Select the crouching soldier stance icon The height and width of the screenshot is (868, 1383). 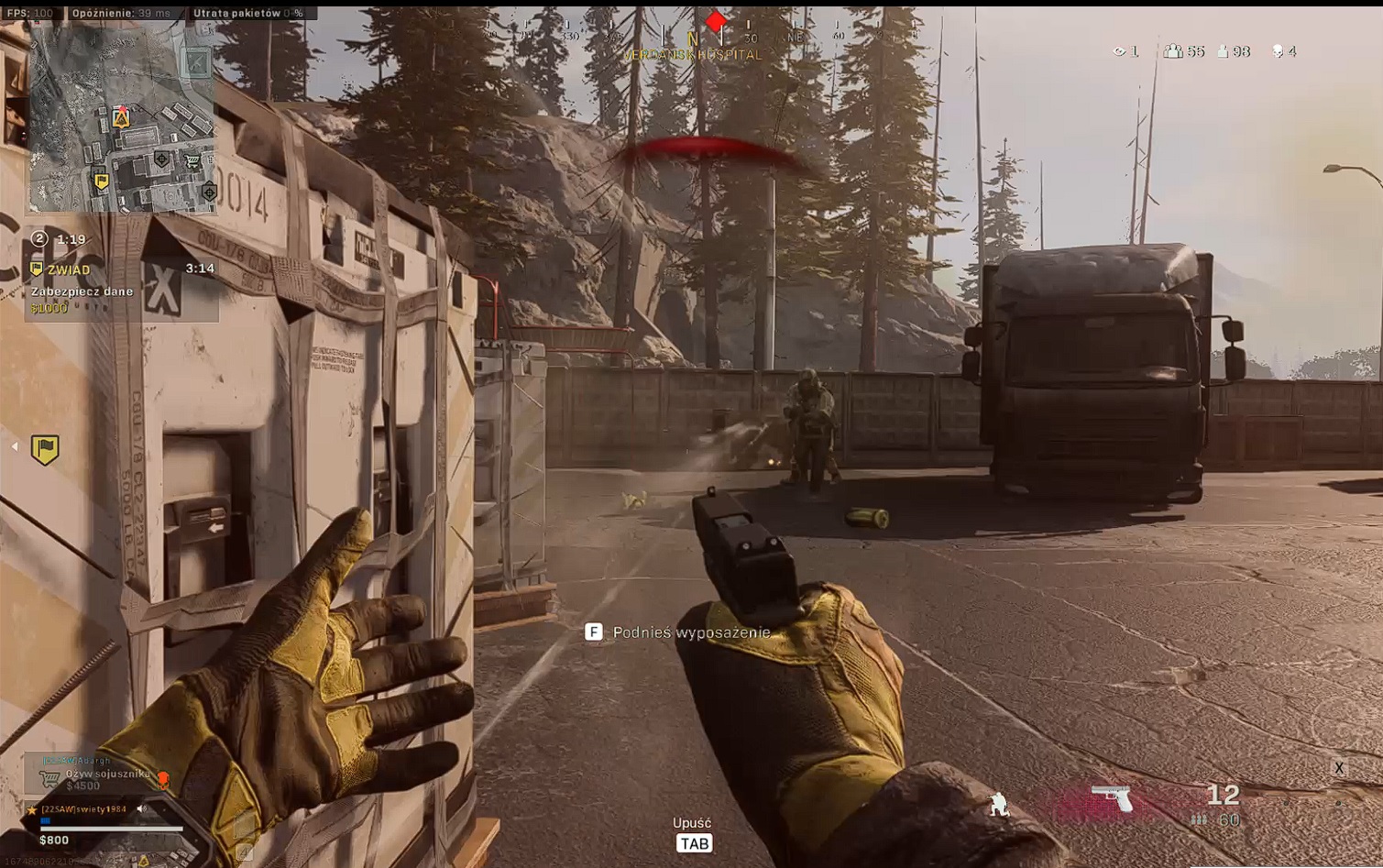pos(998,805)
